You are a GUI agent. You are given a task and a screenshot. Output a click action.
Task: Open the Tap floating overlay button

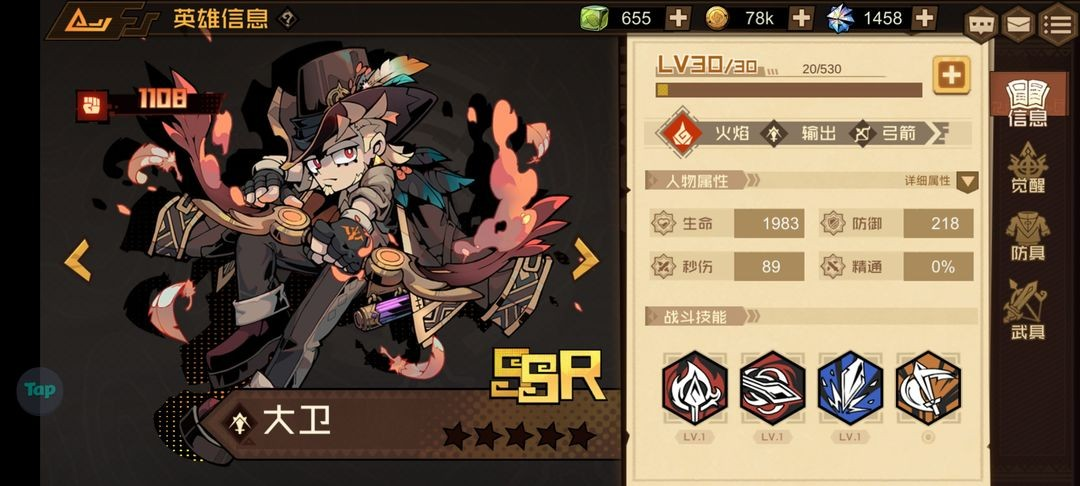(39, 390)
